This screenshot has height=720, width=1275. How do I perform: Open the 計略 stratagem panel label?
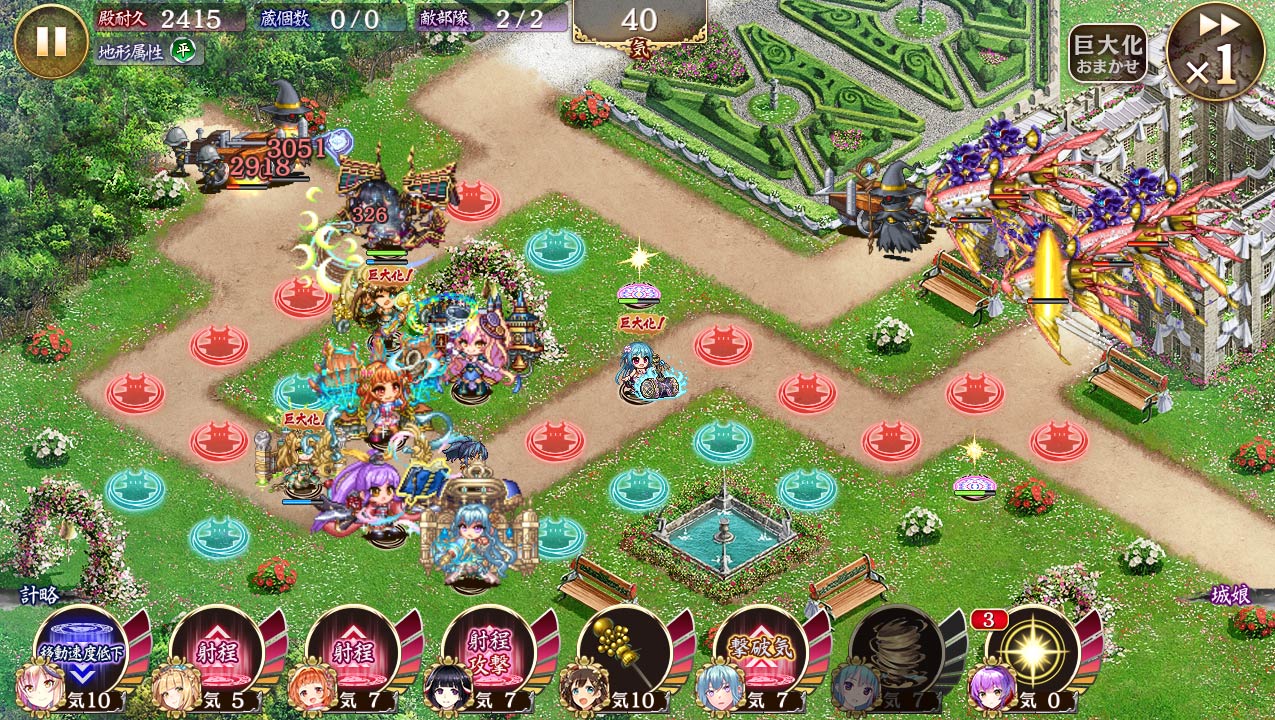(x=40, y=596)
